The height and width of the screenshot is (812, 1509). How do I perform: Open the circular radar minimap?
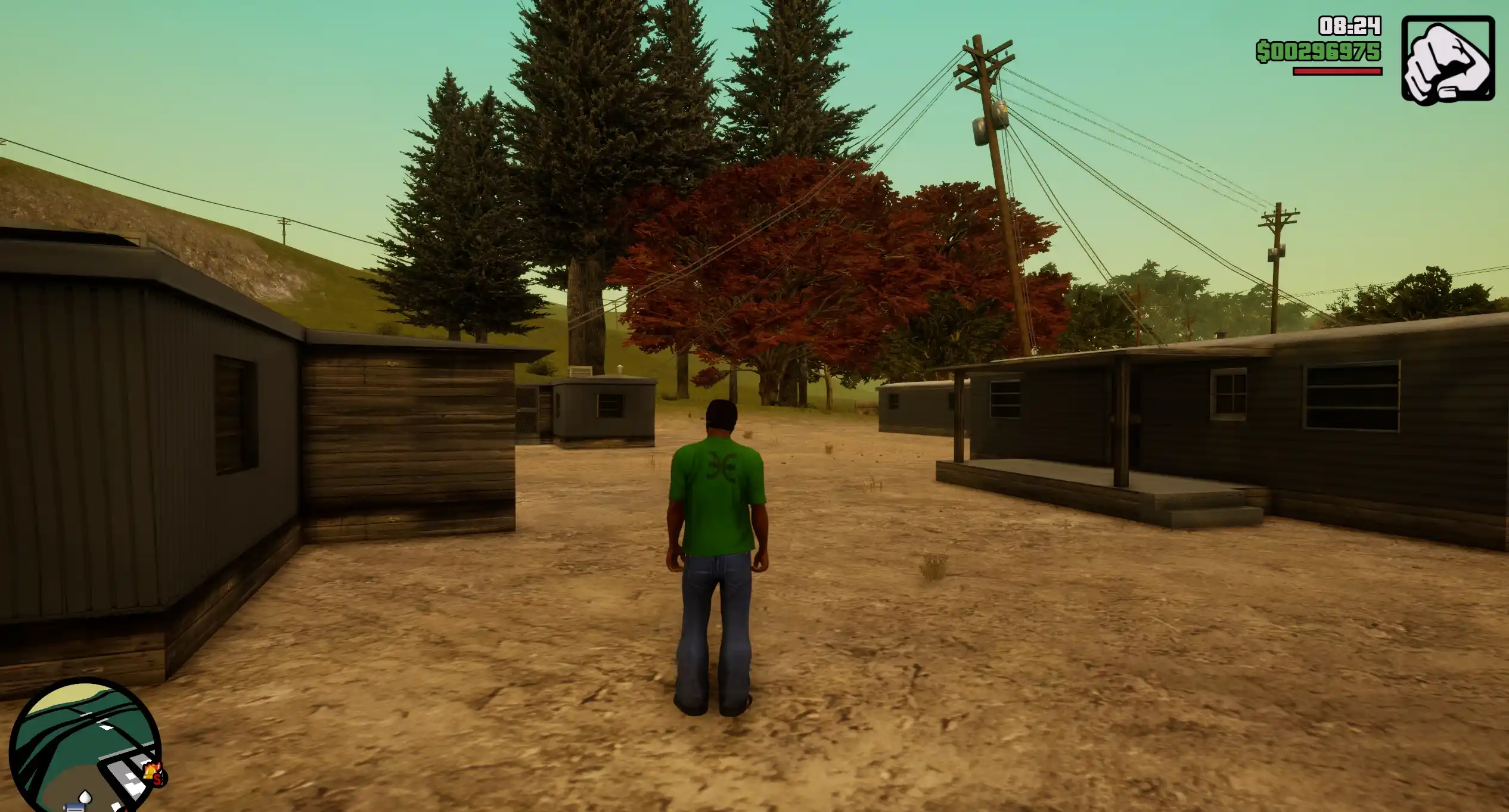(83, 745)
